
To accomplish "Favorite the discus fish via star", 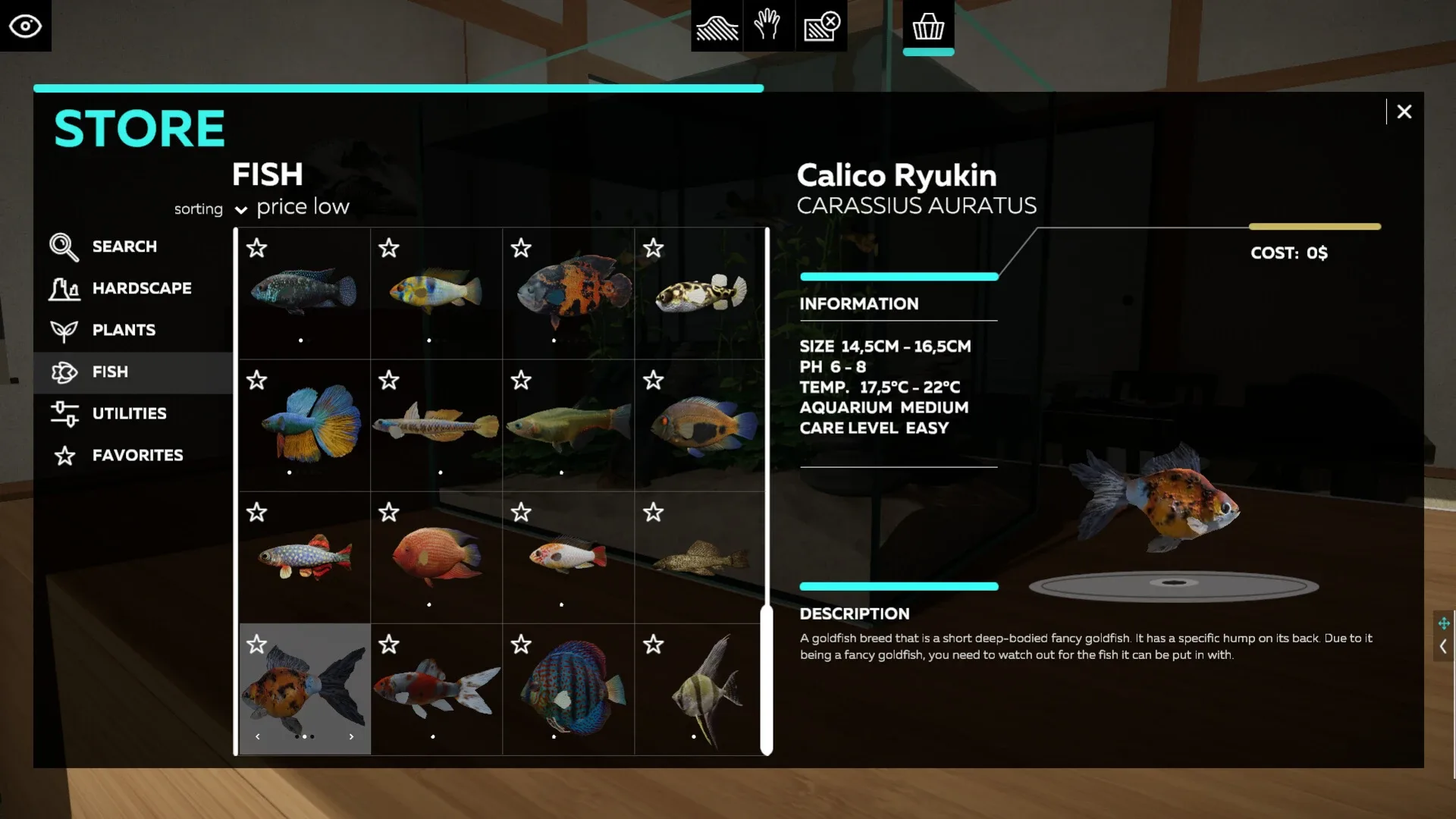I will pyautogui.click(x=521, y=644).
